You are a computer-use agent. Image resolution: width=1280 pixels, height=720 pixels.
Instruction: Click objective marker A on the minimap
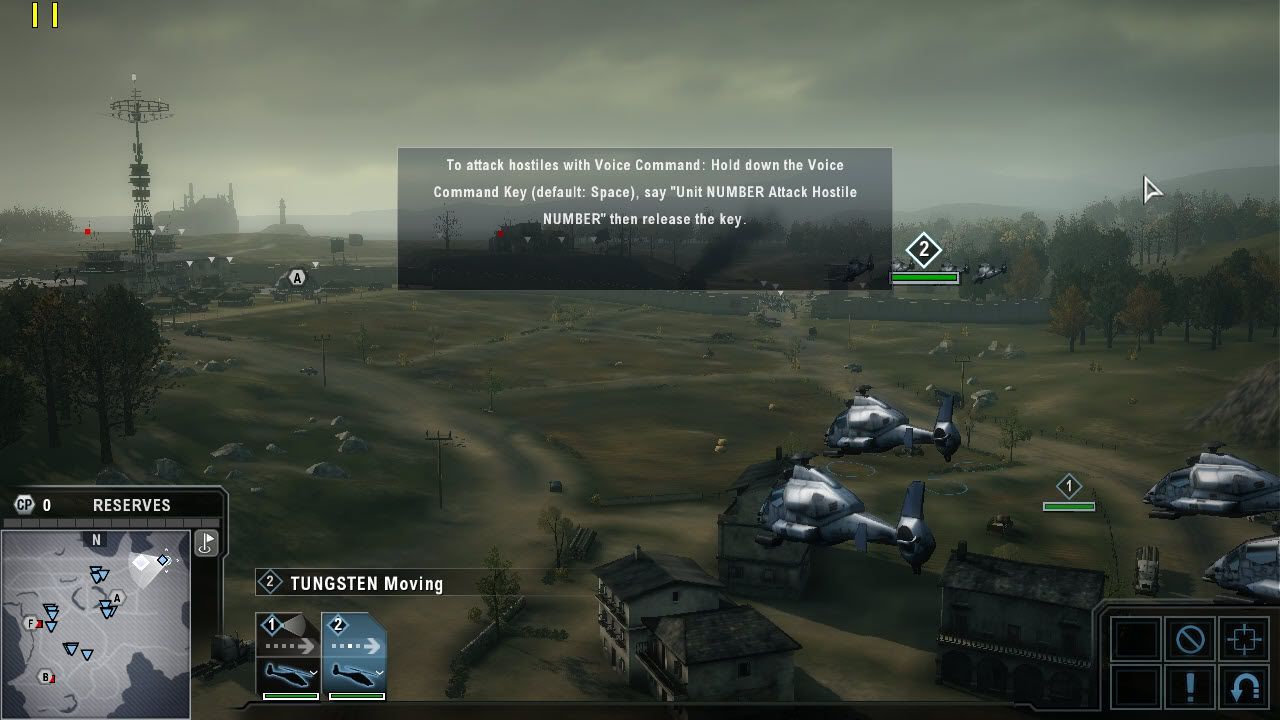click(x=117, y=598)
